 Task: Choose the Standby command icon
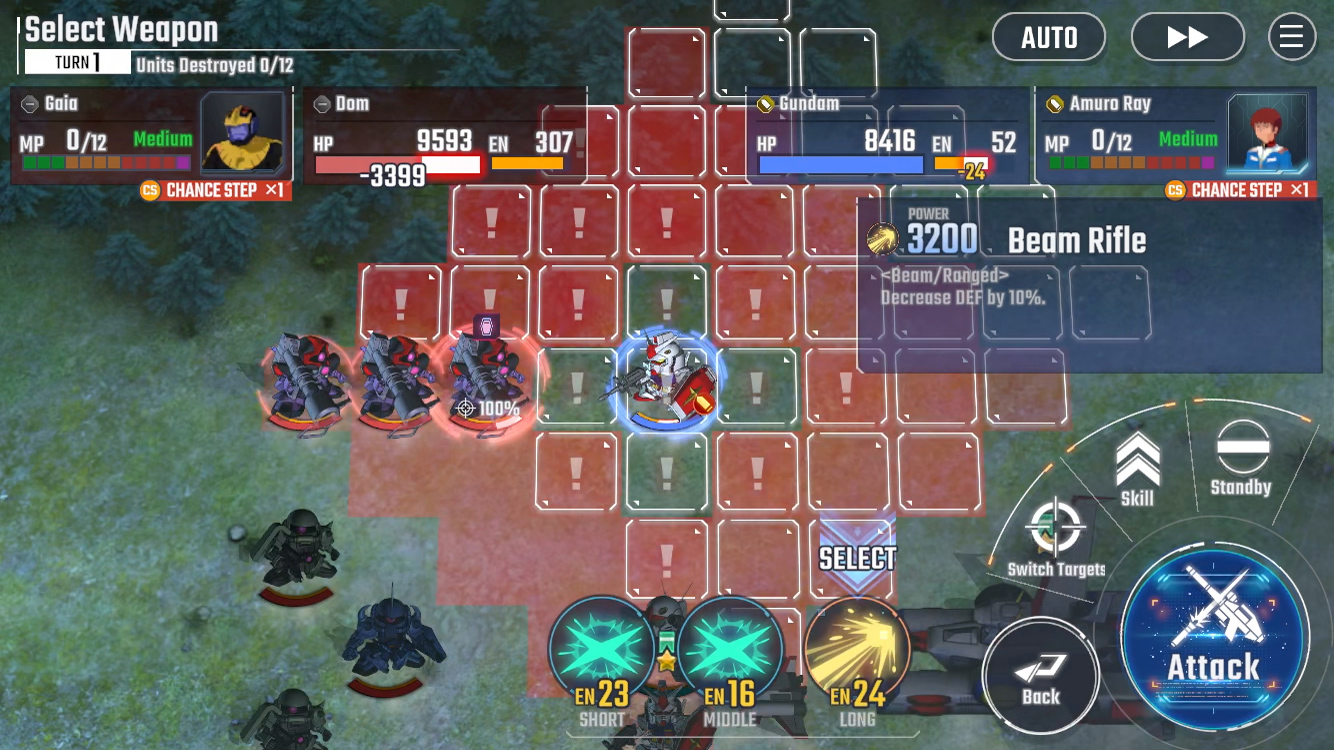1240,452
